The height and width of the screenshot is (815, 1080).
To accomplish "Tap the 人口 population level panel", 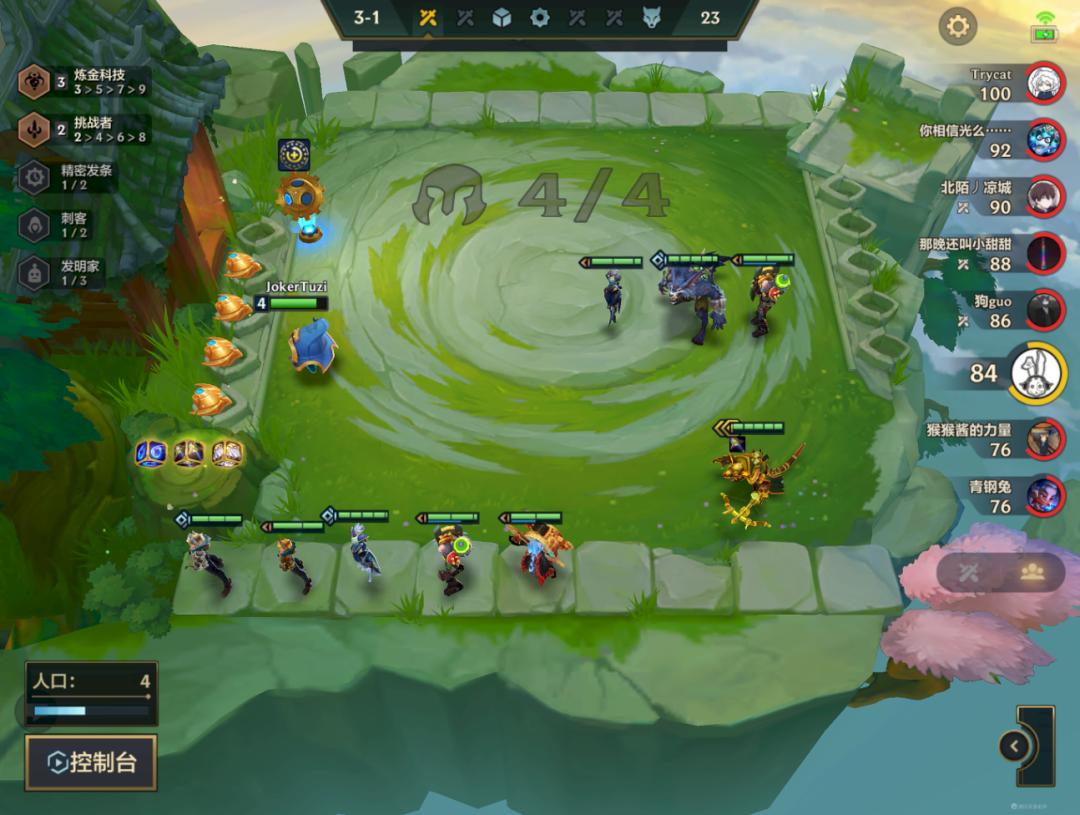I will 91,693.
